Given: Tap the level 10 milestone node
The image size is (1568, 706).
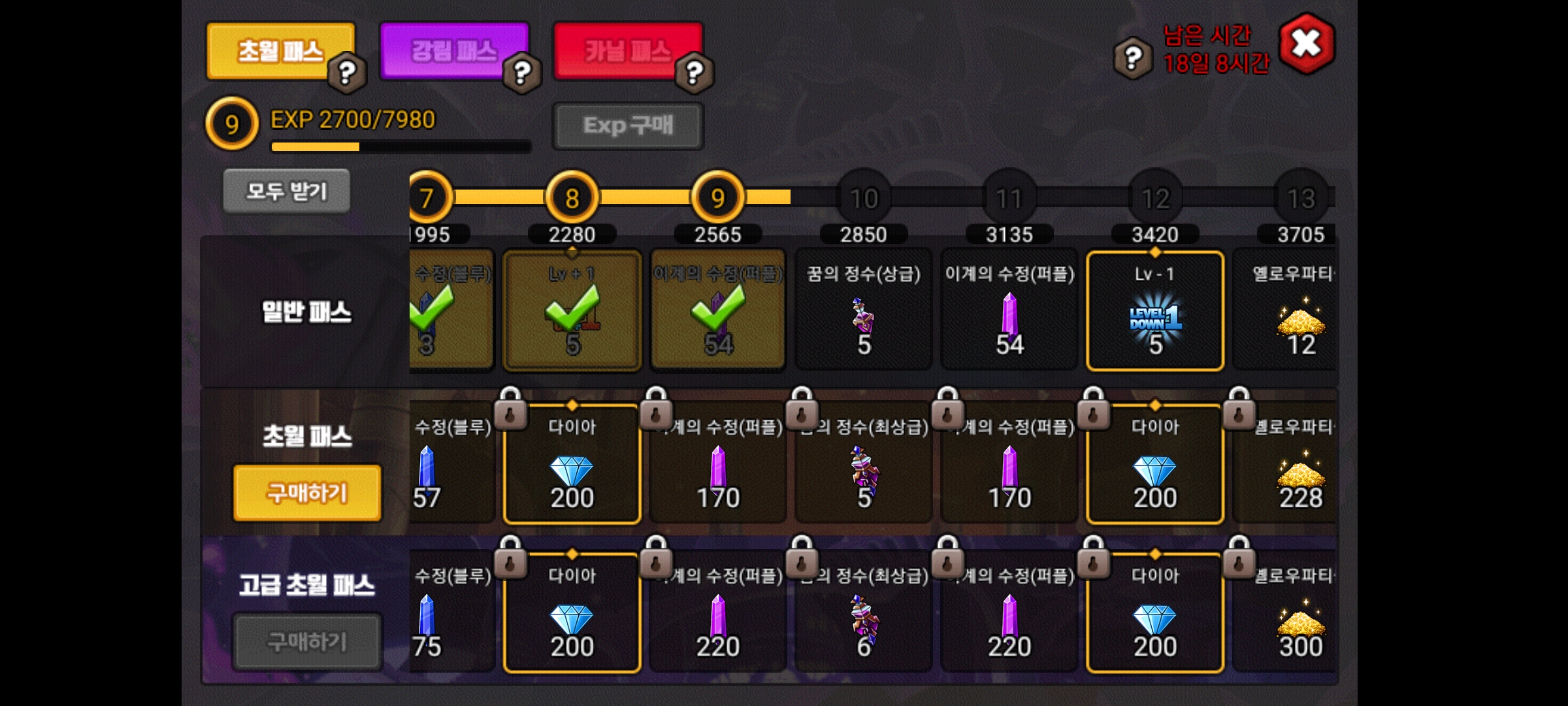Looking at the screenshot, I should pos(863,198).
